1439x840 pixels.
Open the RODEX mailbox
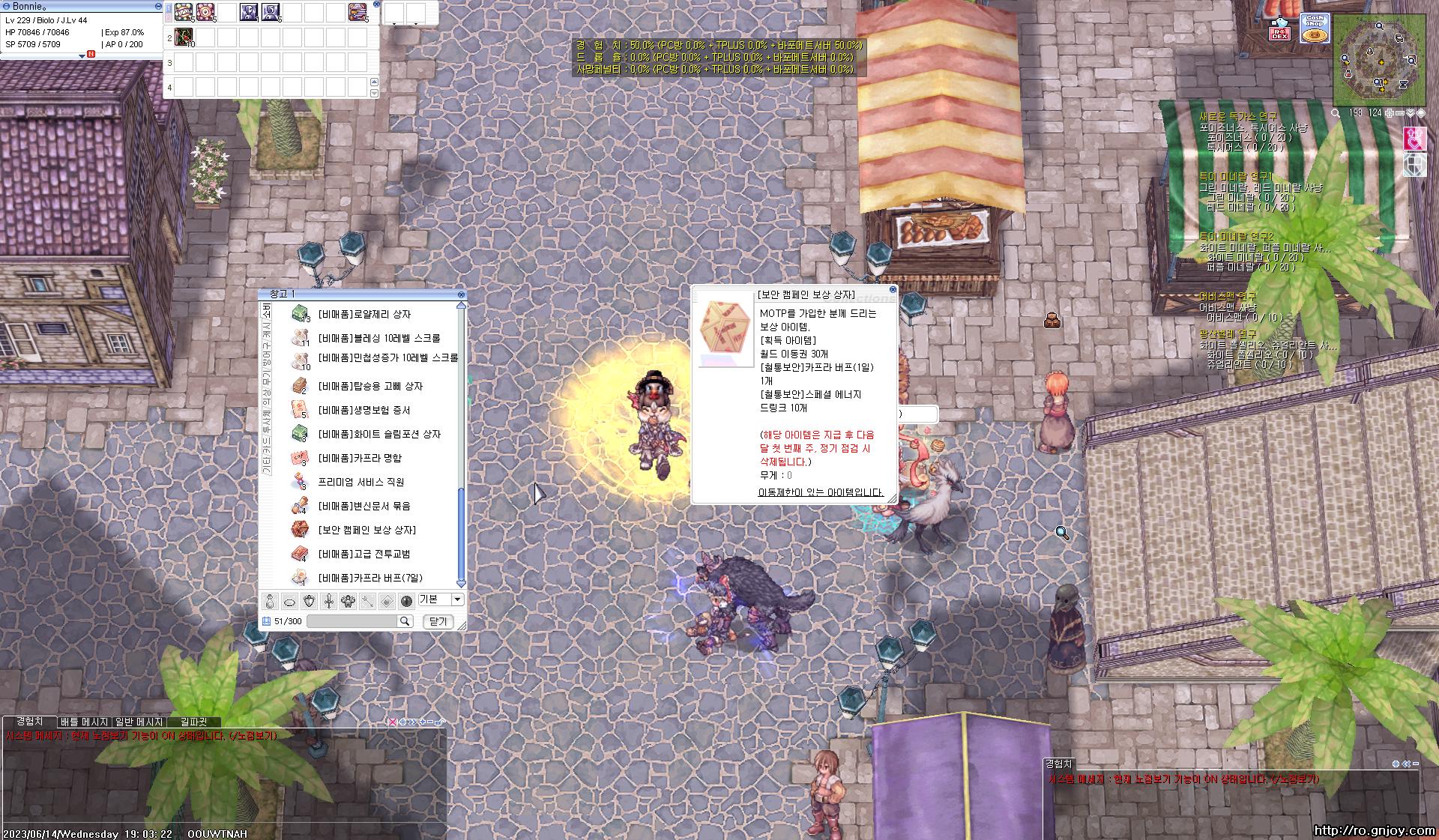coord(1279,31)
